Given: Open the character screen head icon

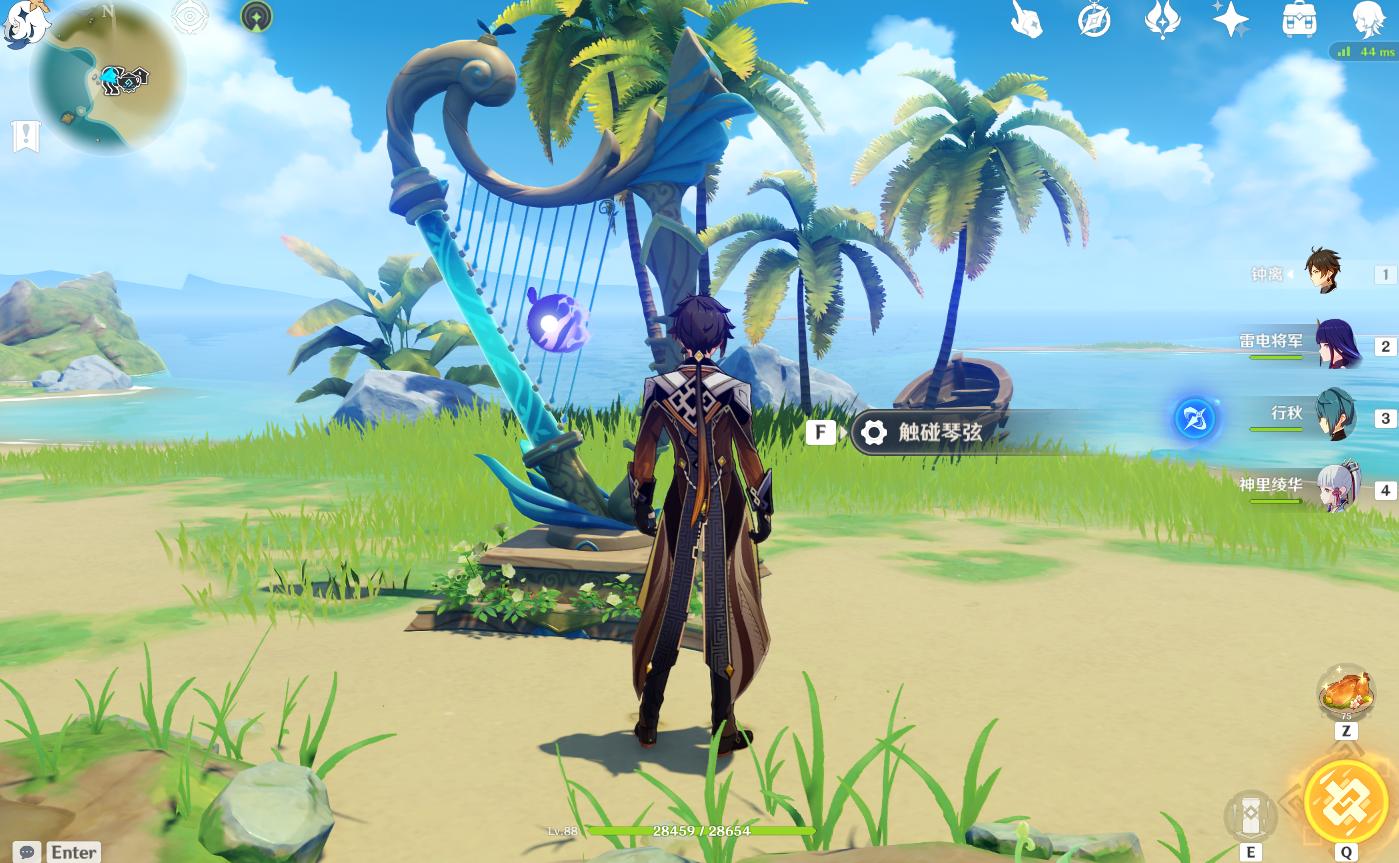Looking at the screenshot, I should [1368, 19].
